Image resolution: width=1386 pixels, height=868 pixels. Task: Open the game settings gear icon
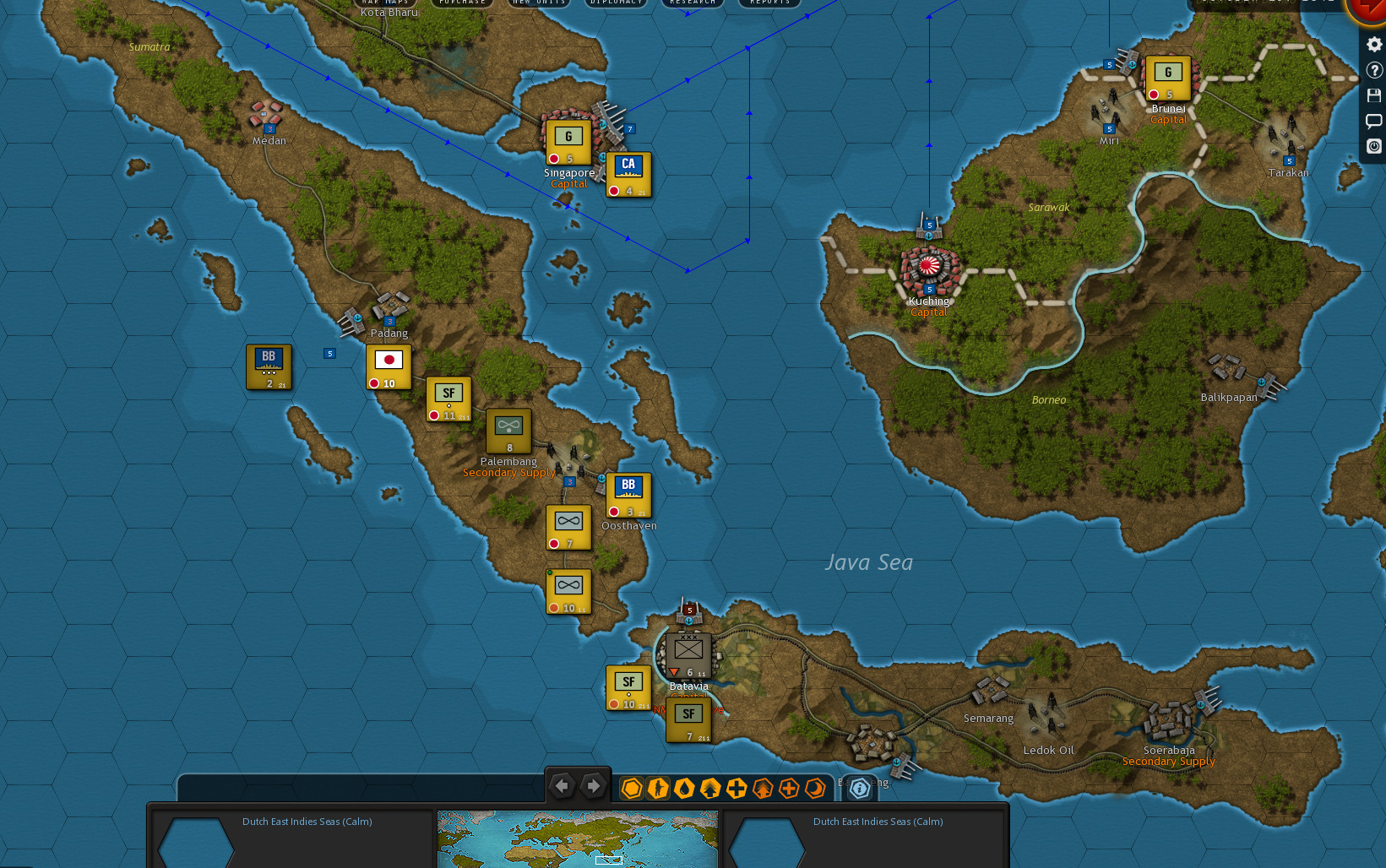pos(1373,44)
